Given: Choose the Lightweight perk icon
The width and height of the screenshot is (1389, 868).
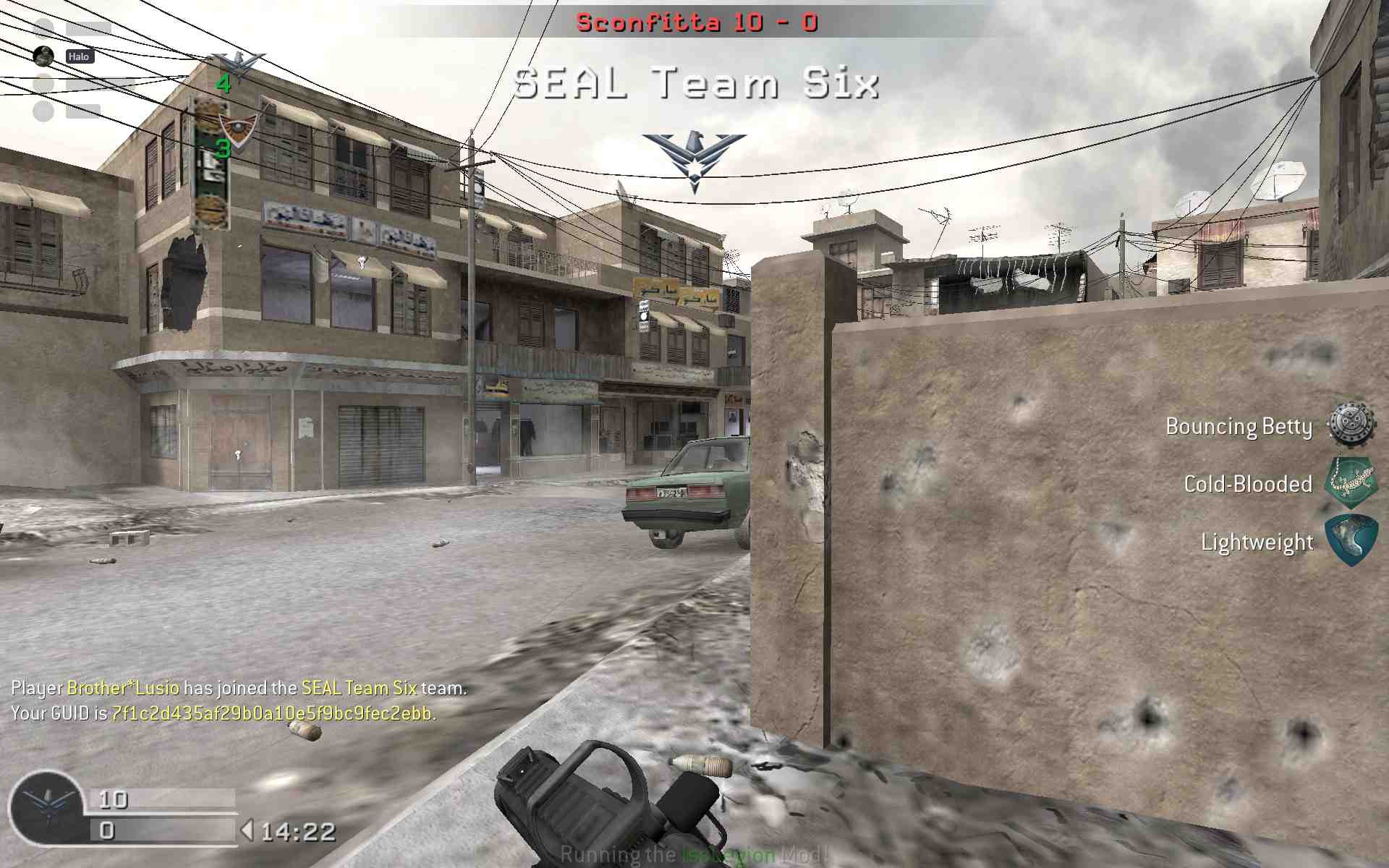Looking at the screenshot, I should click(1350, 540).
